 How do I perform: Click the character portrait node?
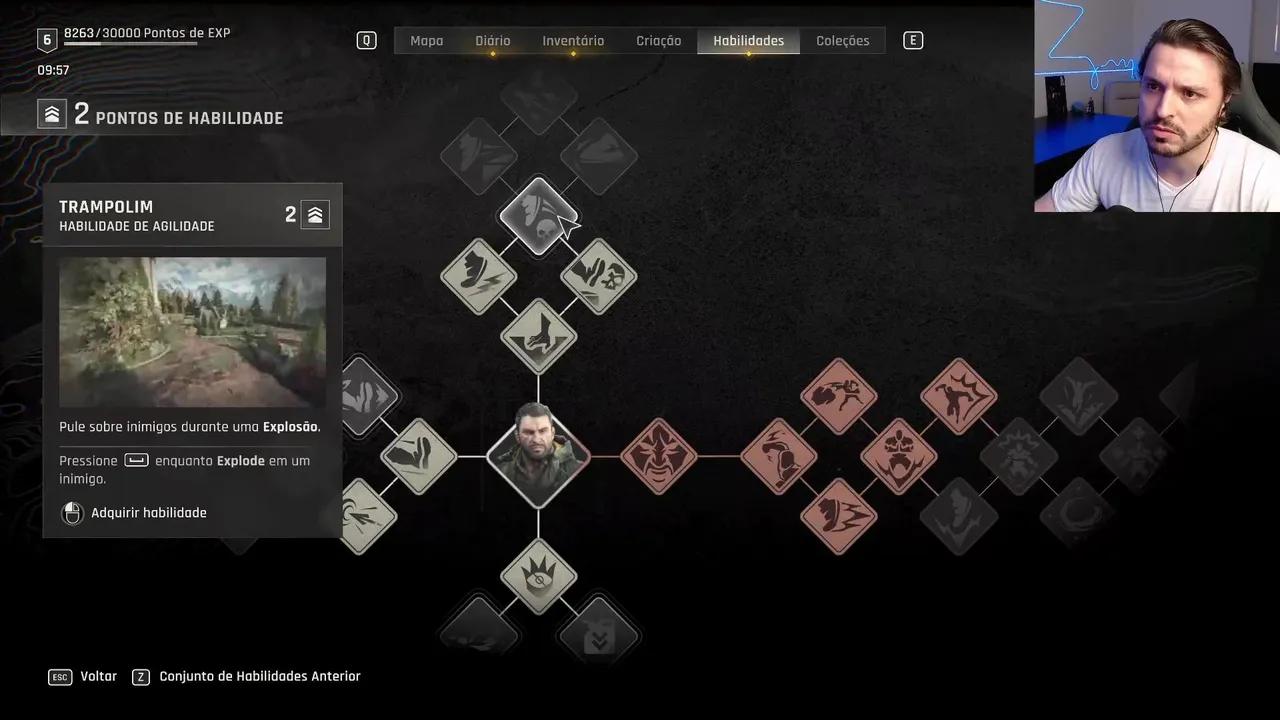[538, 456]
